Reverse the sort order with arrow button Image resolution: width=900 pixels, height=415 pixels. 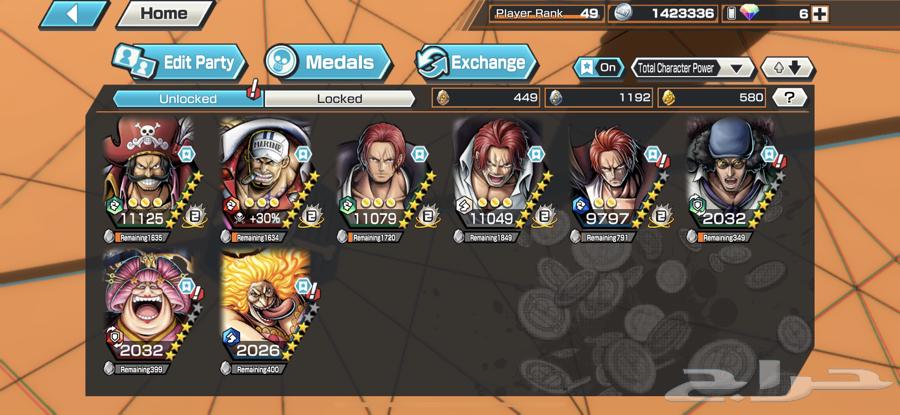pyautogui.click(x=788, y=68)
